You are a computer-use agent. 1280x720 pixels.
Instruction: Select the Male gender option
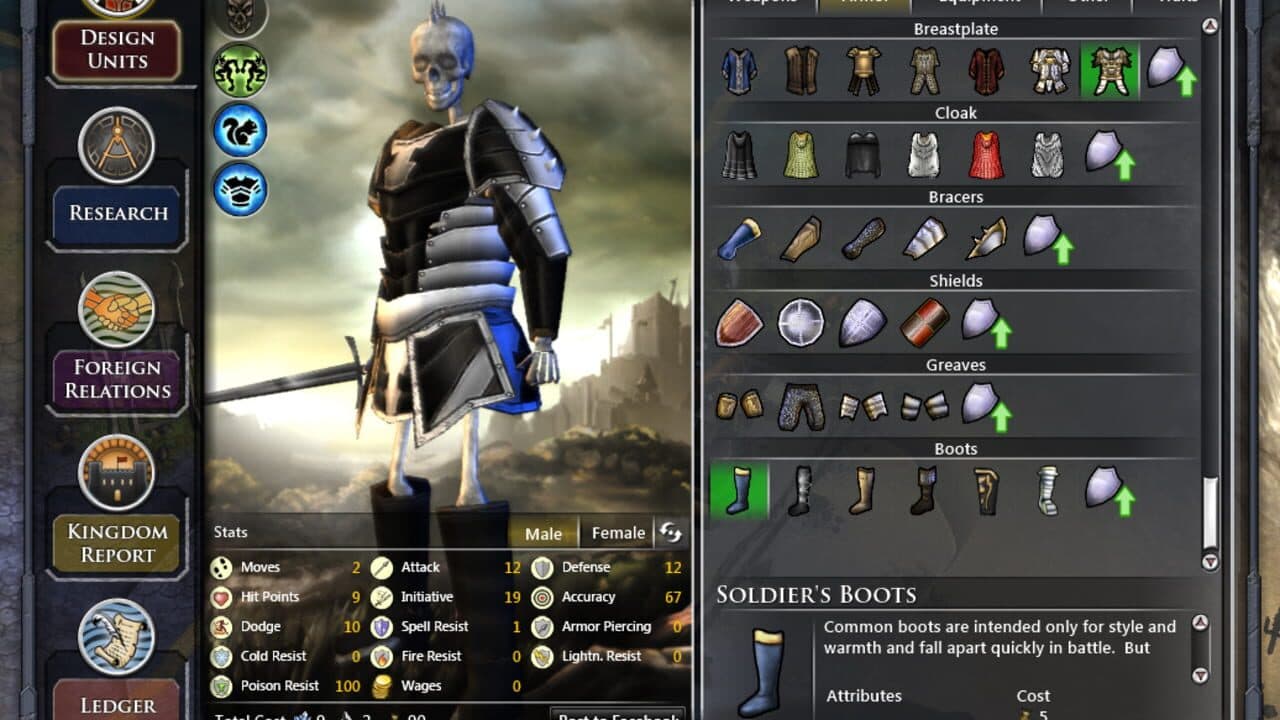click(x=542, y=533)
